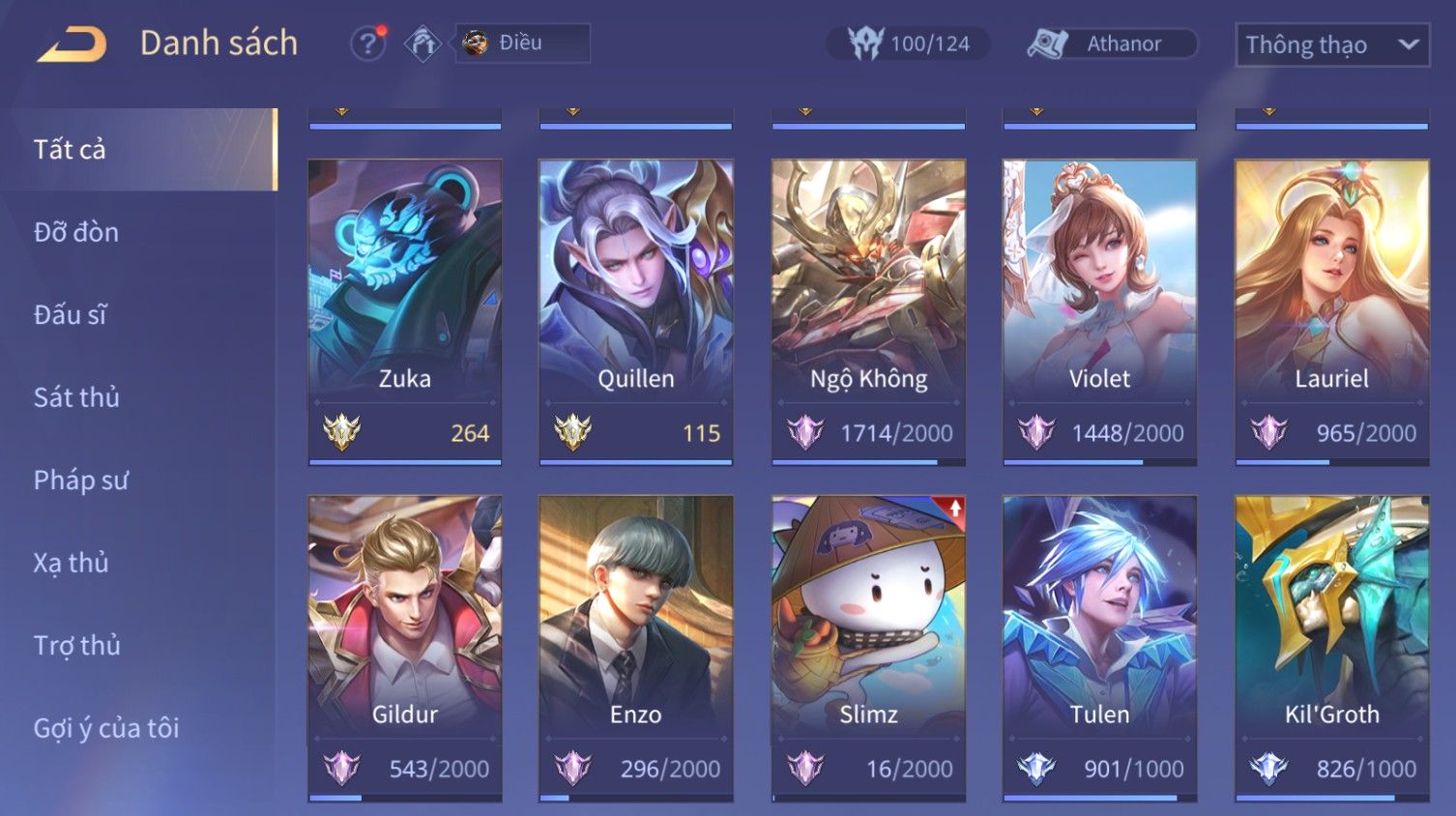1456x816 pixels.
Task: Open the Xạ thủ tab
Action: pos(72,563)
